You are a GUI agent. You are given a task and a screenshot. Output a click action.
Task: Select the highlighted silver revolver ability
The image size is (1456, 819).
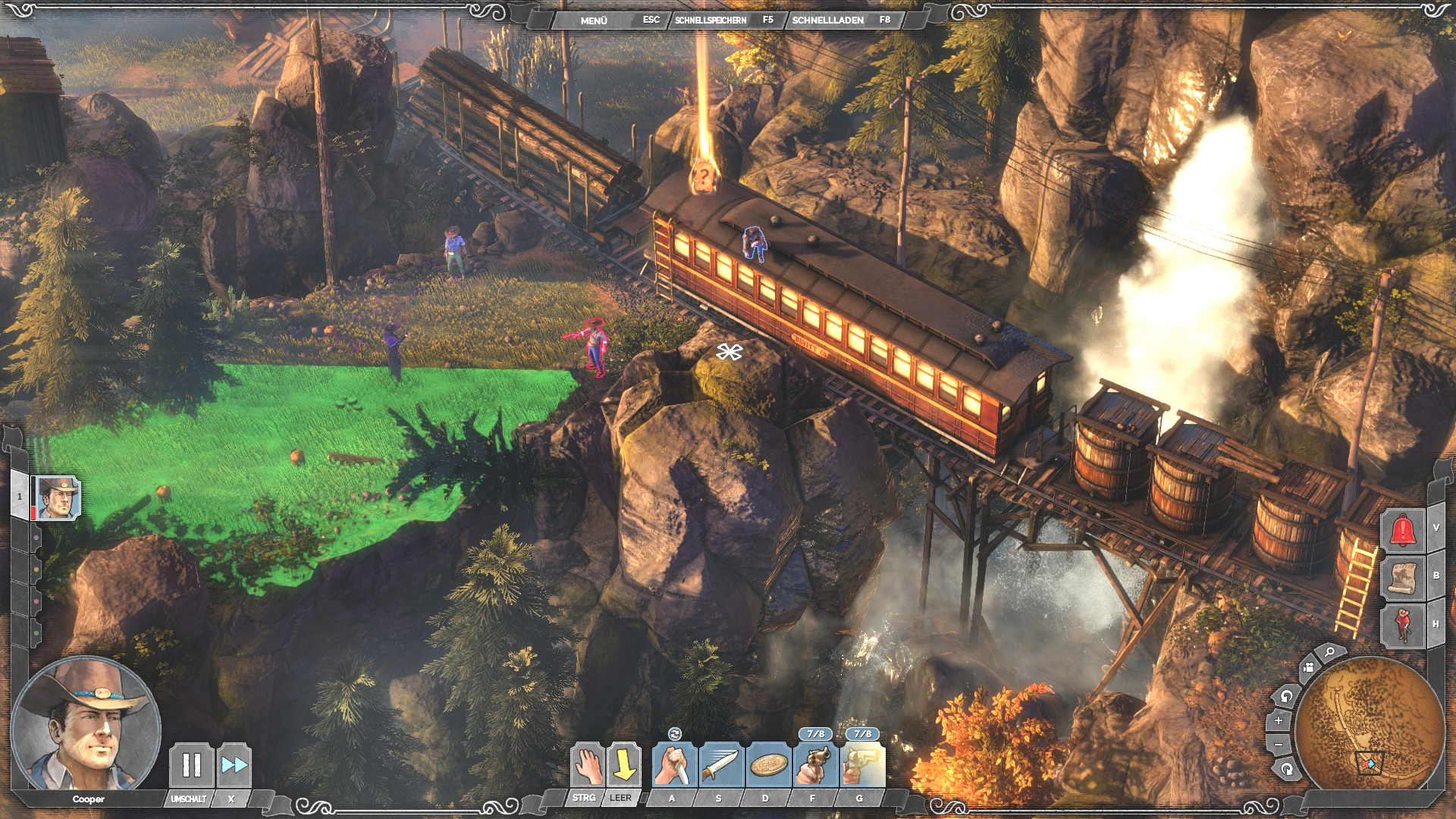(861, 765)
